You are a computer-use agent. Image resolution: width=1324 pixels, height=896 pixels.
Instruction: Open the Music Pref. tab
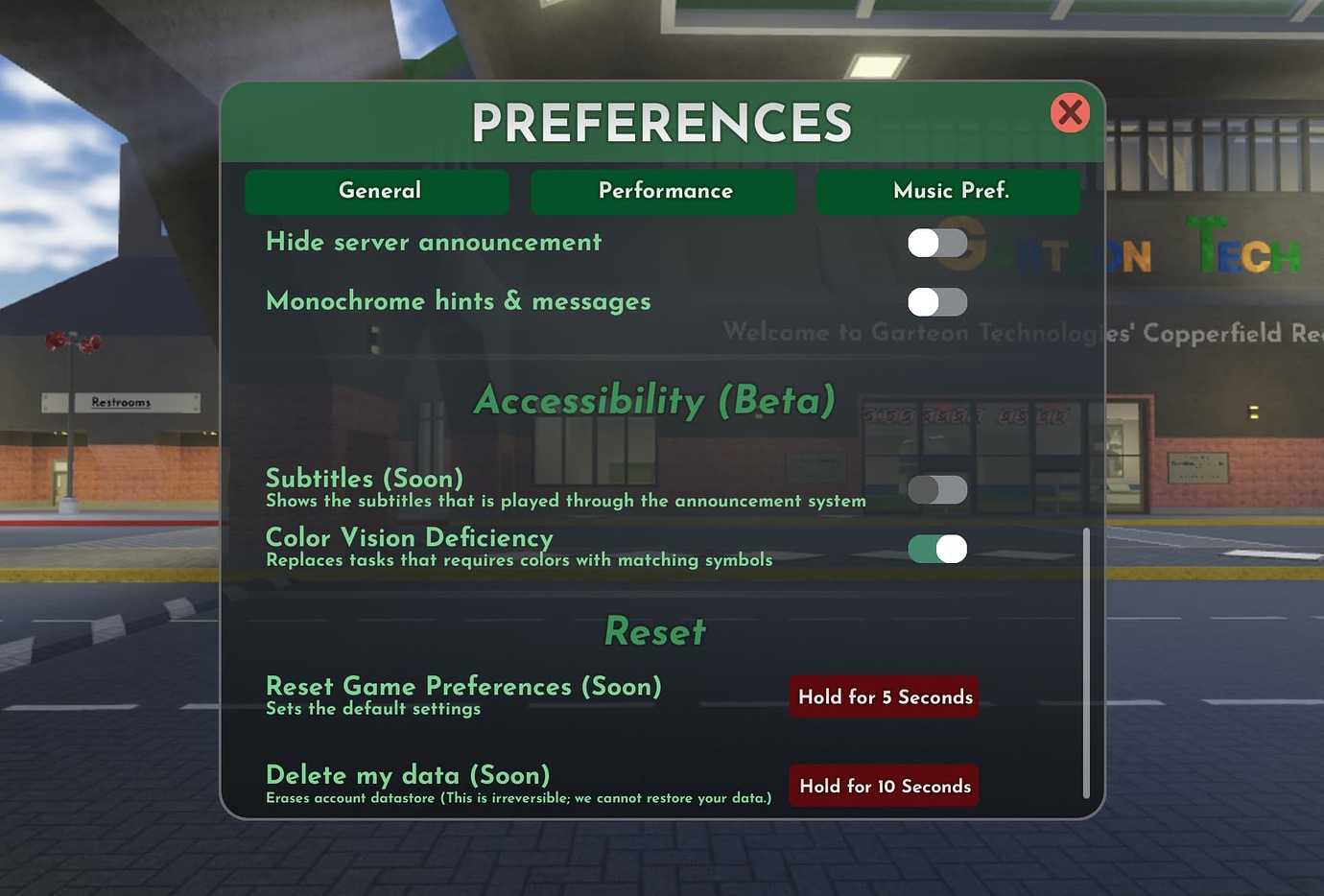click(x=948, y=191)
